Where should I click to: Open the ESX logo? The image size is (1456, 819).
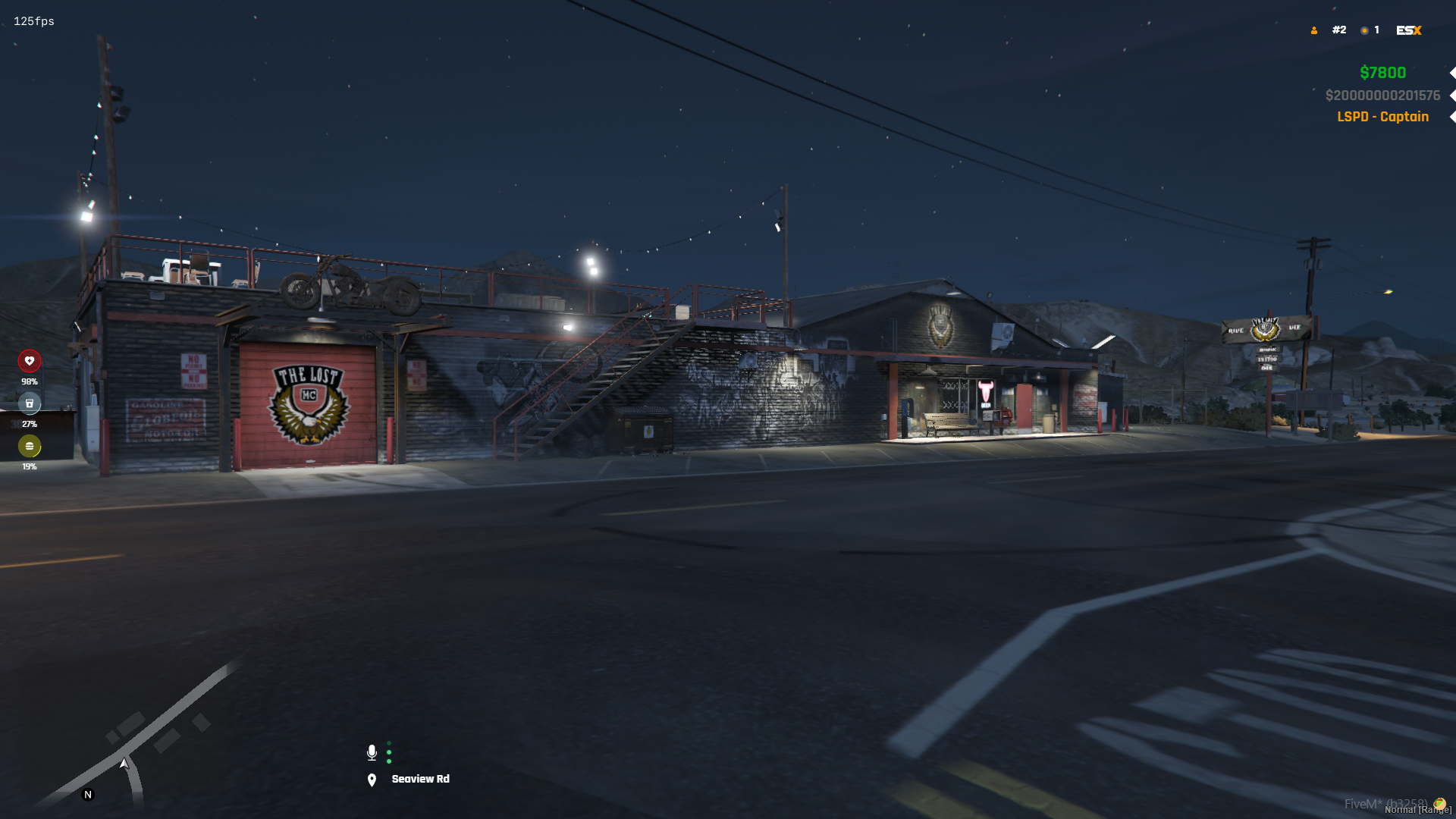[x=1408, y=30]
